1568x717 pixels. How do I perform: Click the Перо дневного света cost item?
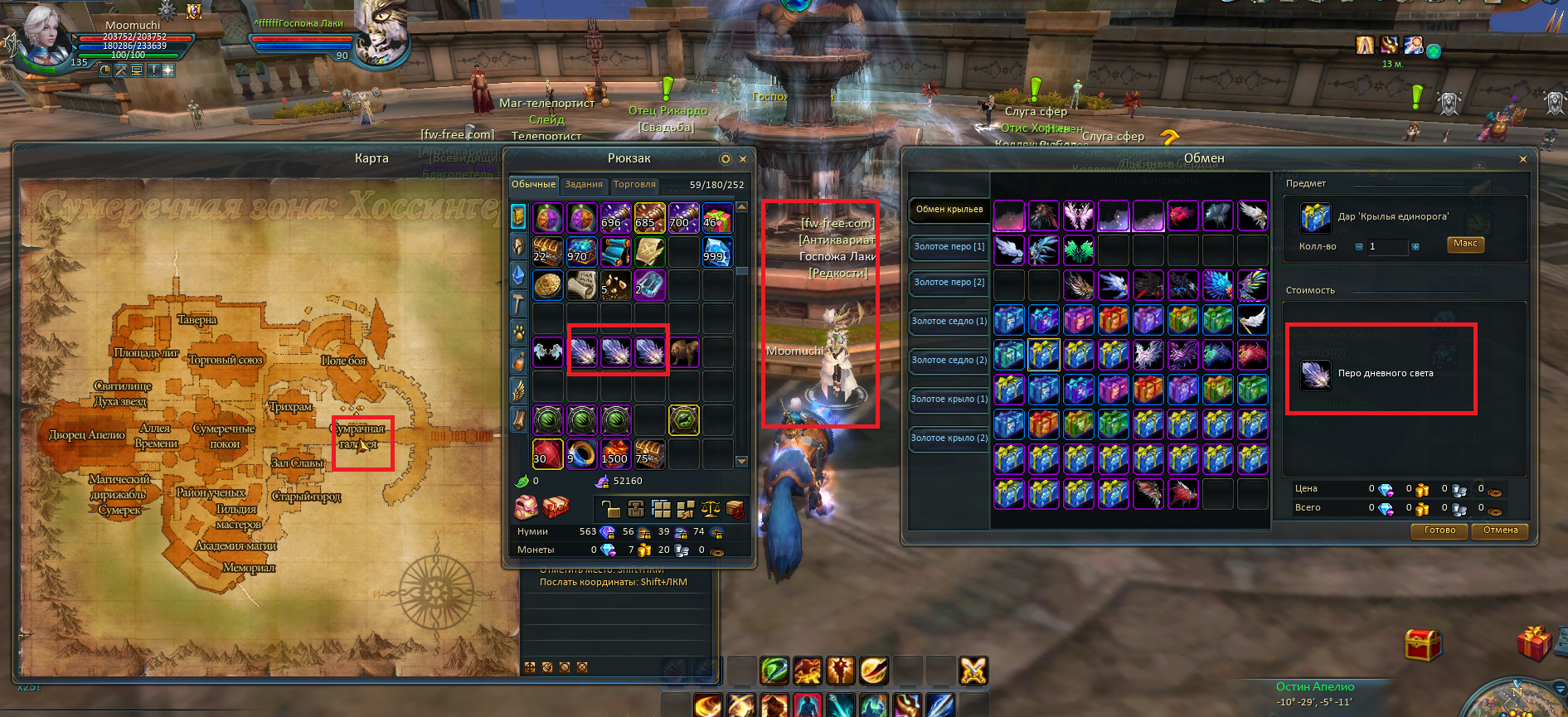click(x=1316, y=375)
